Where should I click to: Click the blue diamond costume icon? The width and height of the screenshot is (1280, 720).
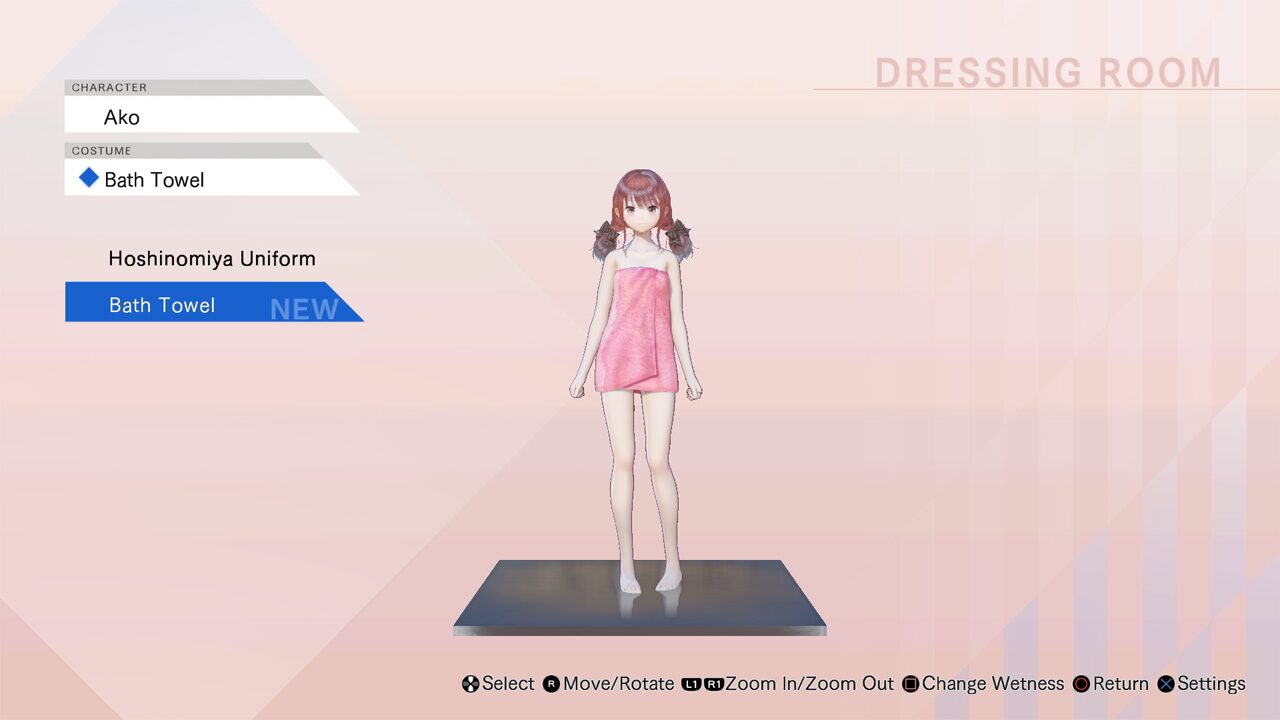pos(87,178)
